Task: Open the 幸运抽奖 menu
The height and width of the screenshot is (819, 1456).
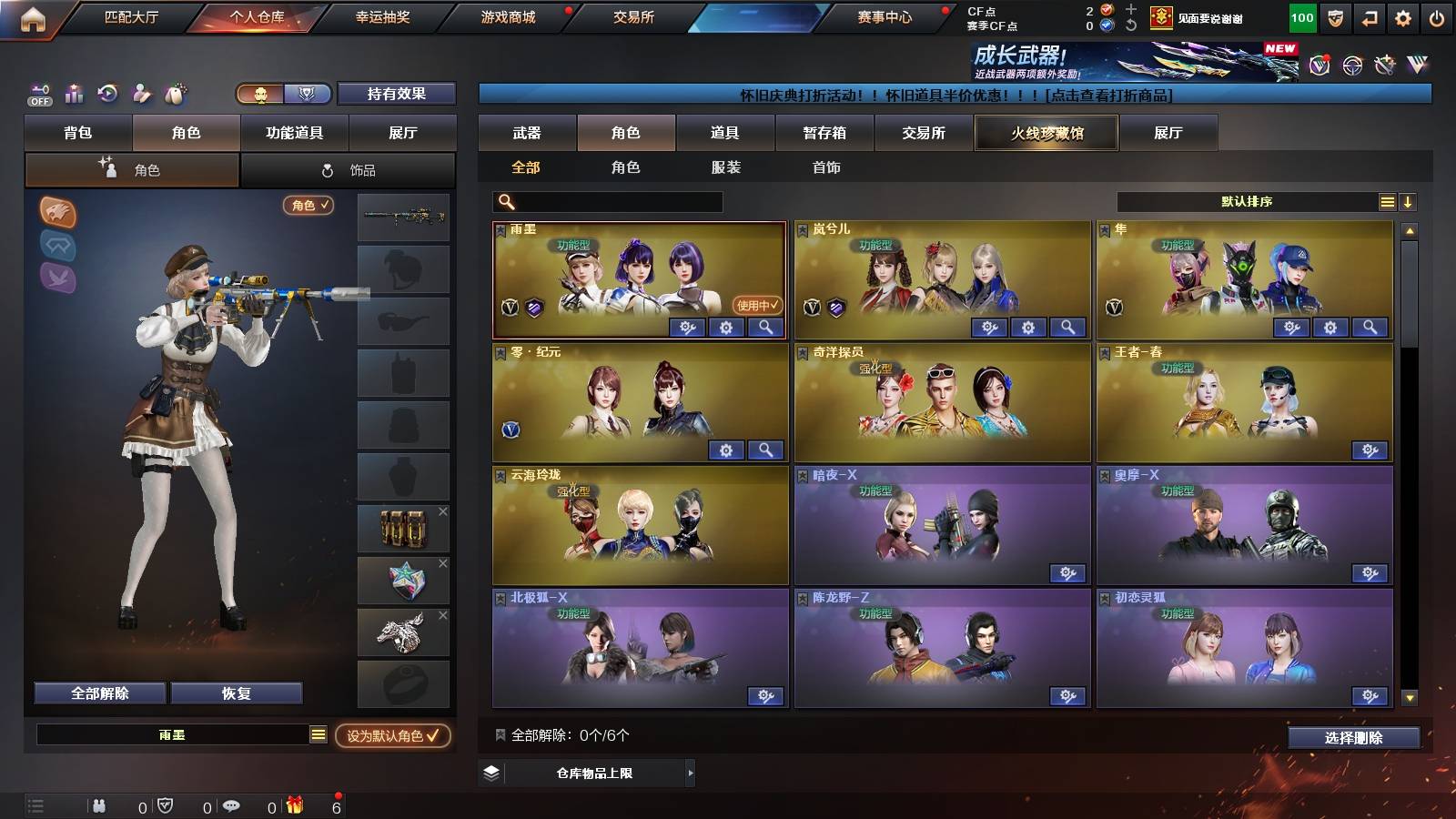Action: tap(381, 16)
